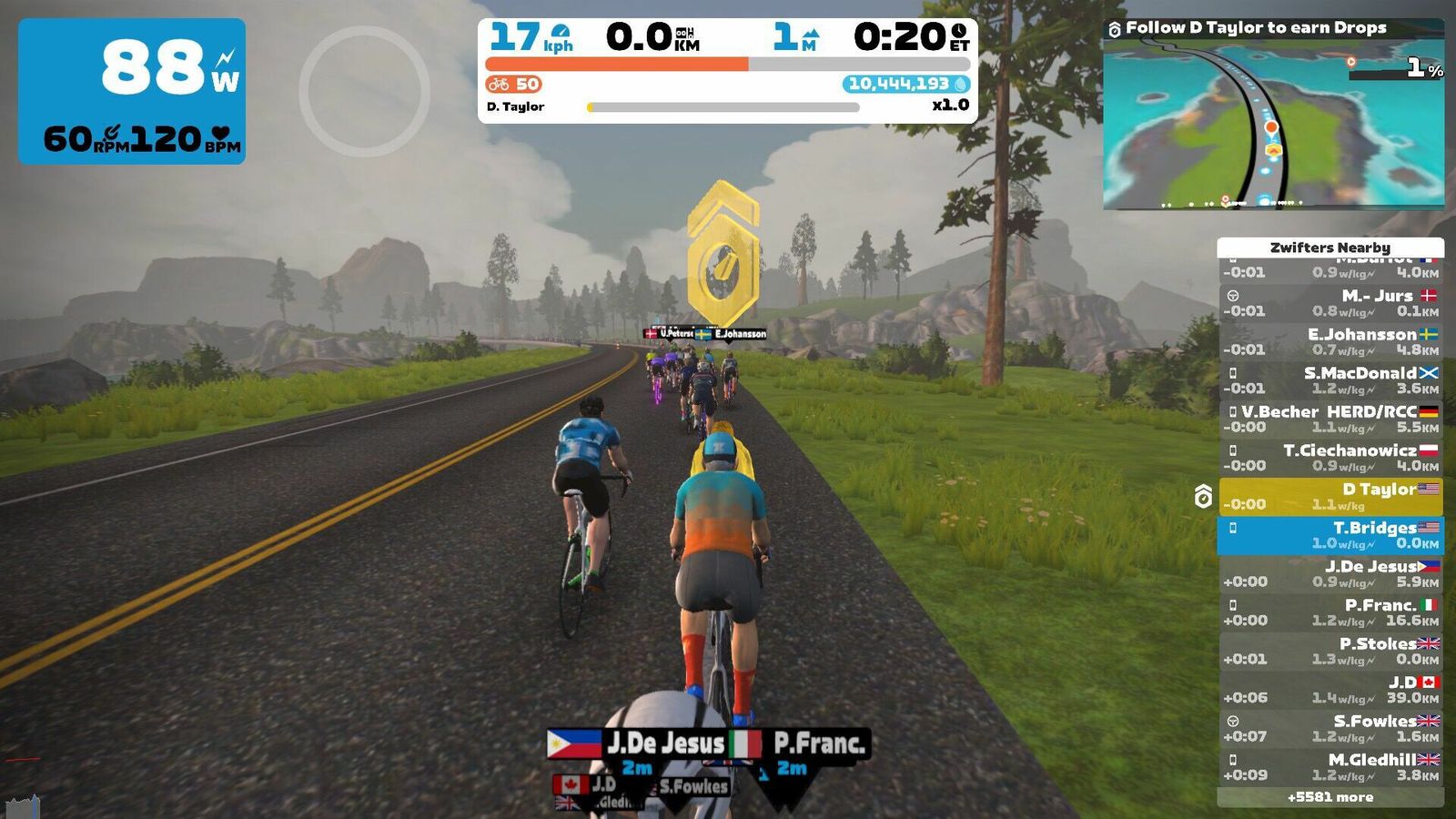
Task: Open the power, cadence and heart rate panel
Action: (x=132, y=91)
